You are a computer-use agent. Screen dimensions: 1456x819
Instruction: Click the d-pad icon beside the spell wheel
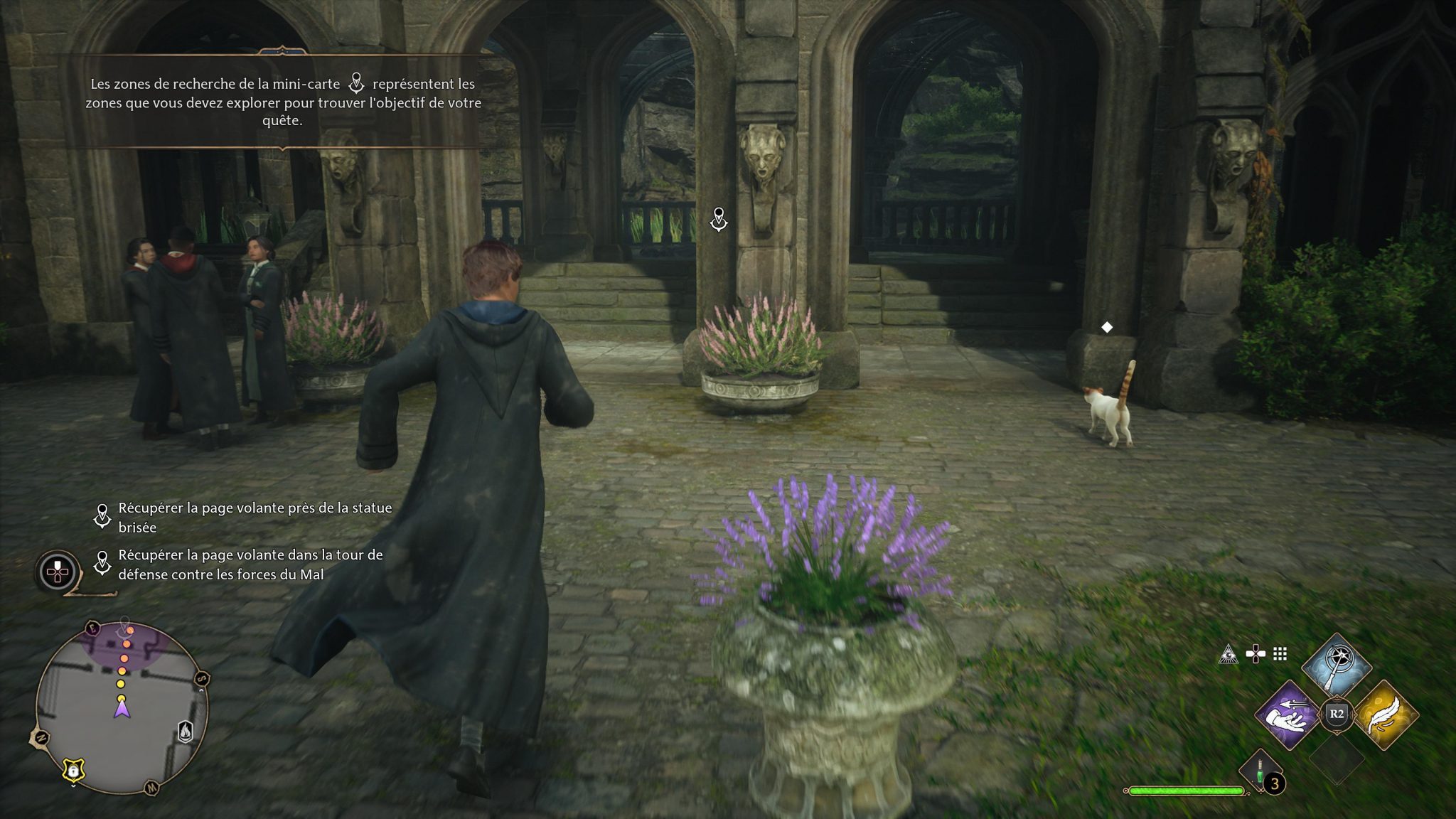[x=1256, y=652]
